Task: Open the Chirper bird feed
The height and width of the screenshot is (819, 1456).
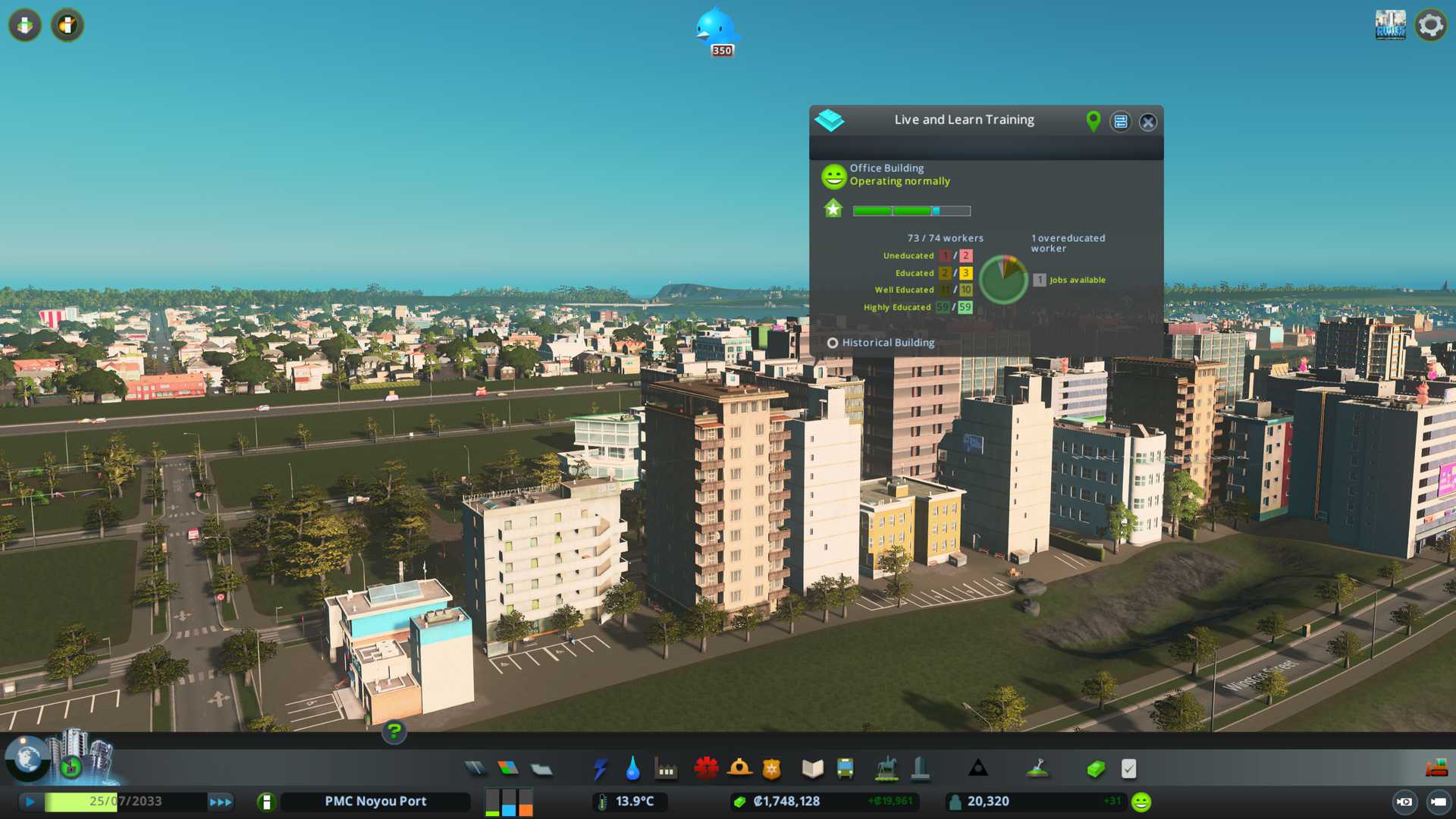Action: click(715, 30)
